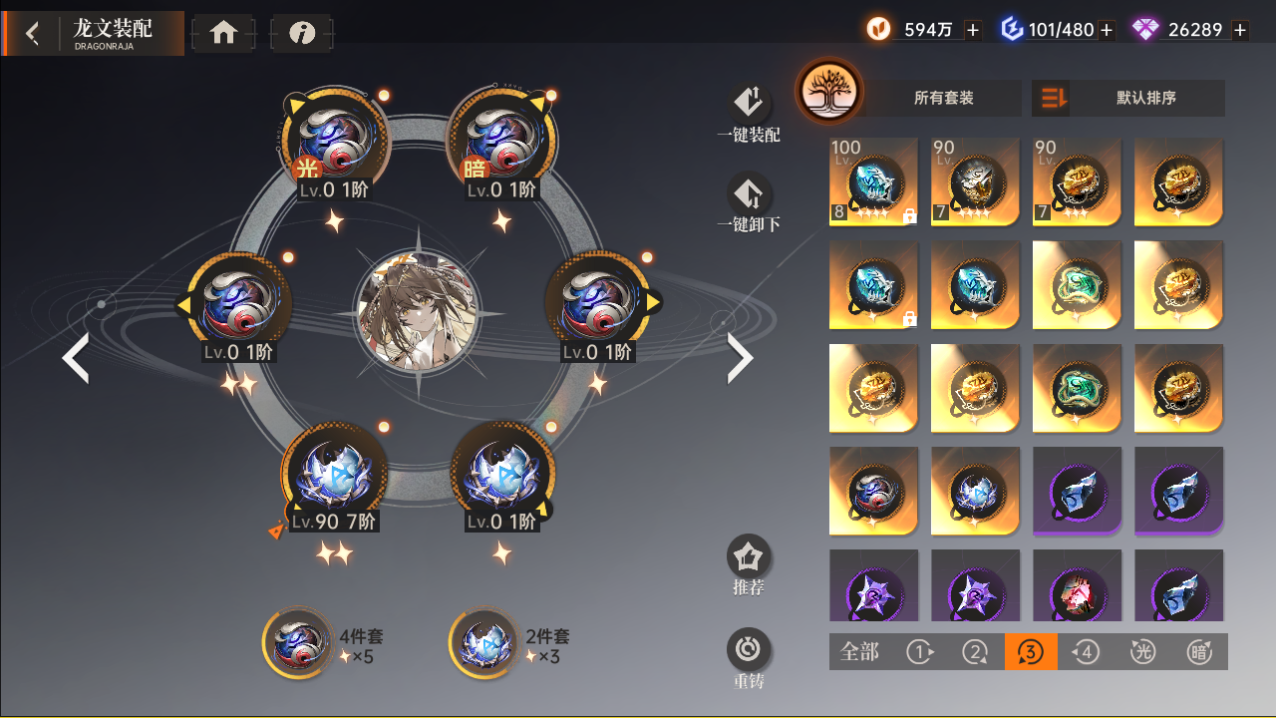Change sorting via 默认排序
The image size is (1276, 718).
coord(1129,98)
